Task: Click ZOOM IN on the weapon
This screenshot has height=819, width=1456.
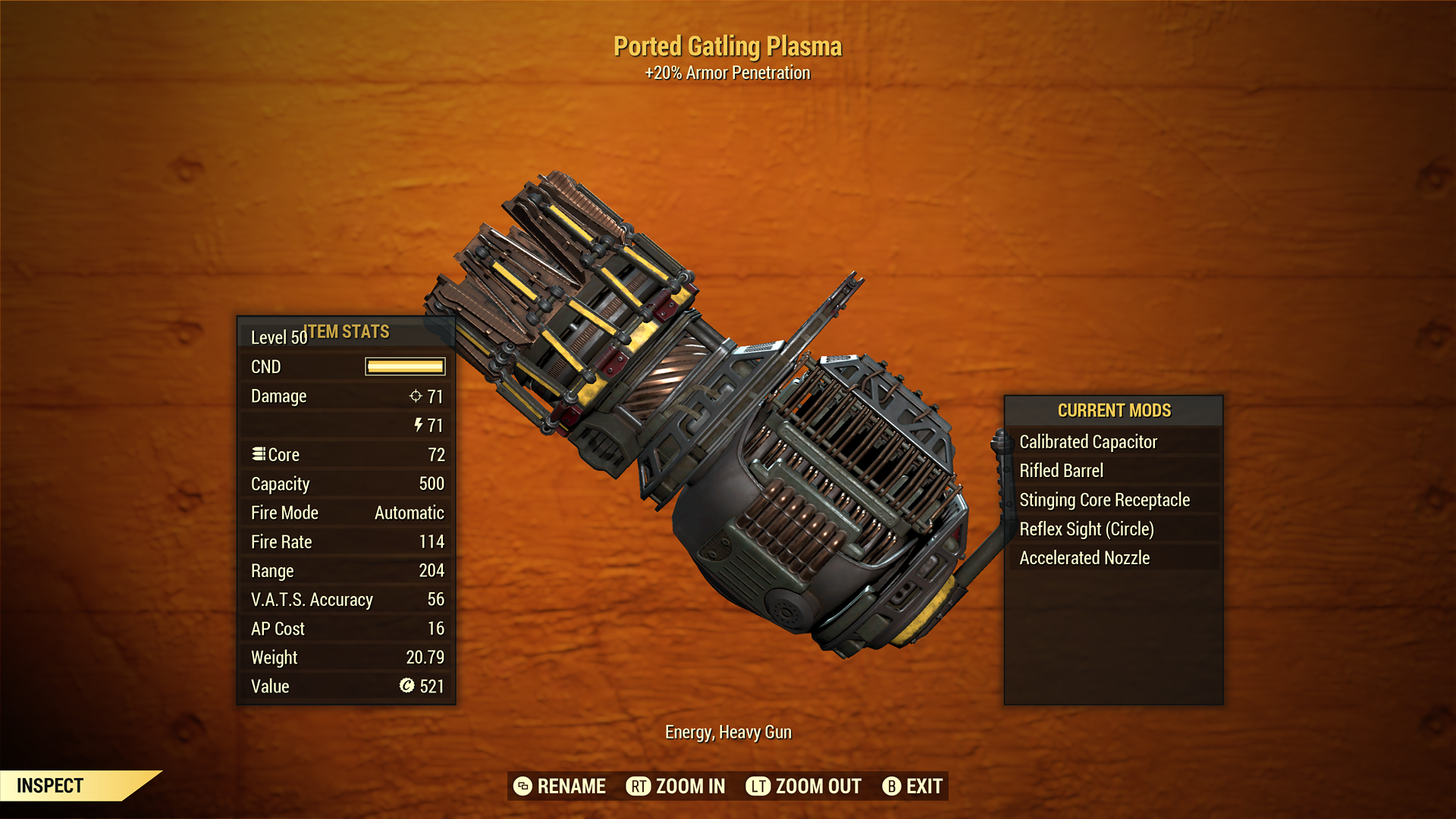Action: 676,786
